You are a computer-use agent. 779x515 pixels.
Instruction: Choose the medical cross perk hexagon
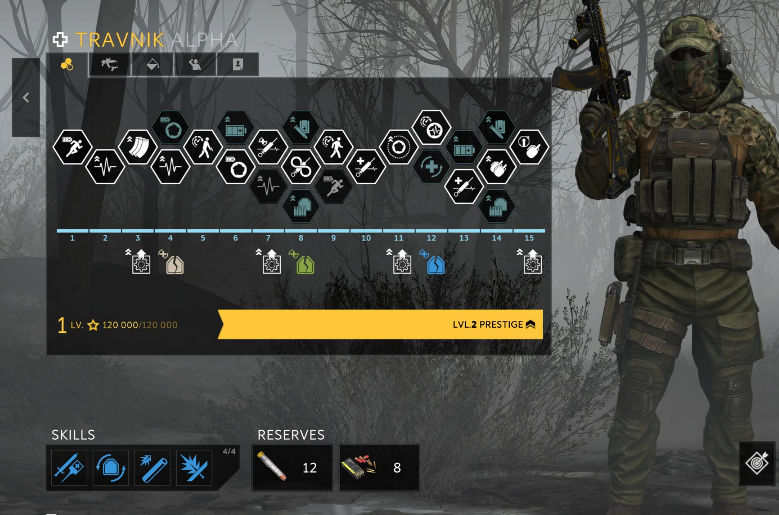(431, 167)
